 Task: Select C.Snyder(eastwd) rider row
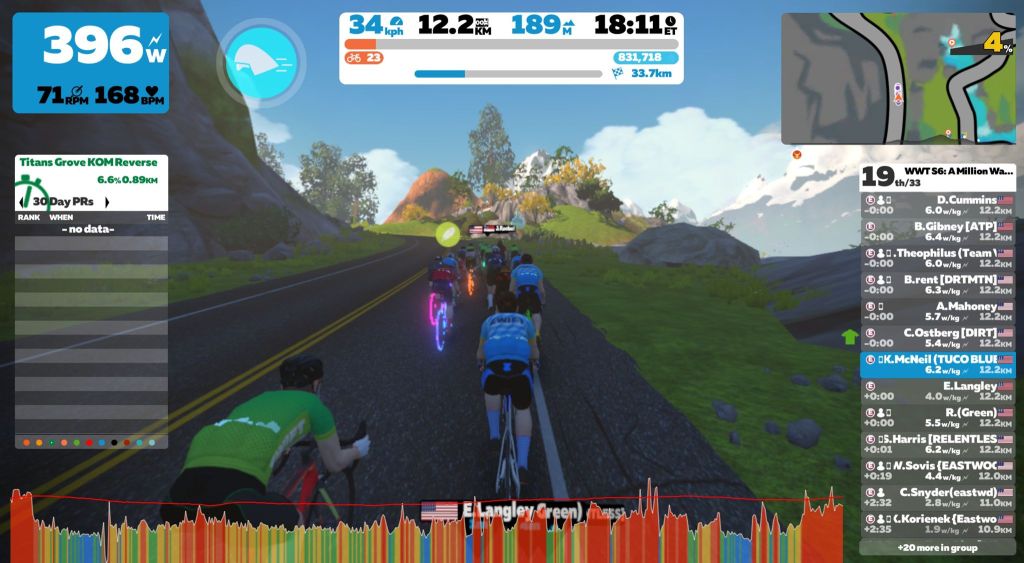(938, 497)
